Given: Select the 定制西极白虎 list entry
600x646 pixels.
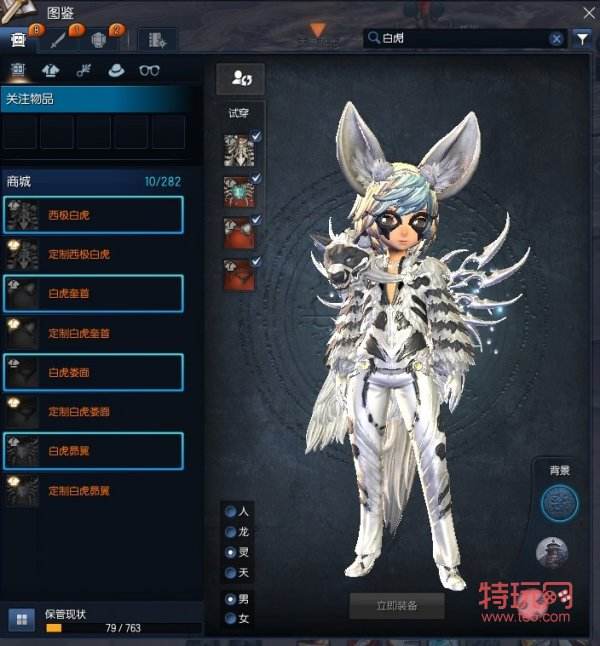Looking at the screenshot, I should tap(94, 254).
